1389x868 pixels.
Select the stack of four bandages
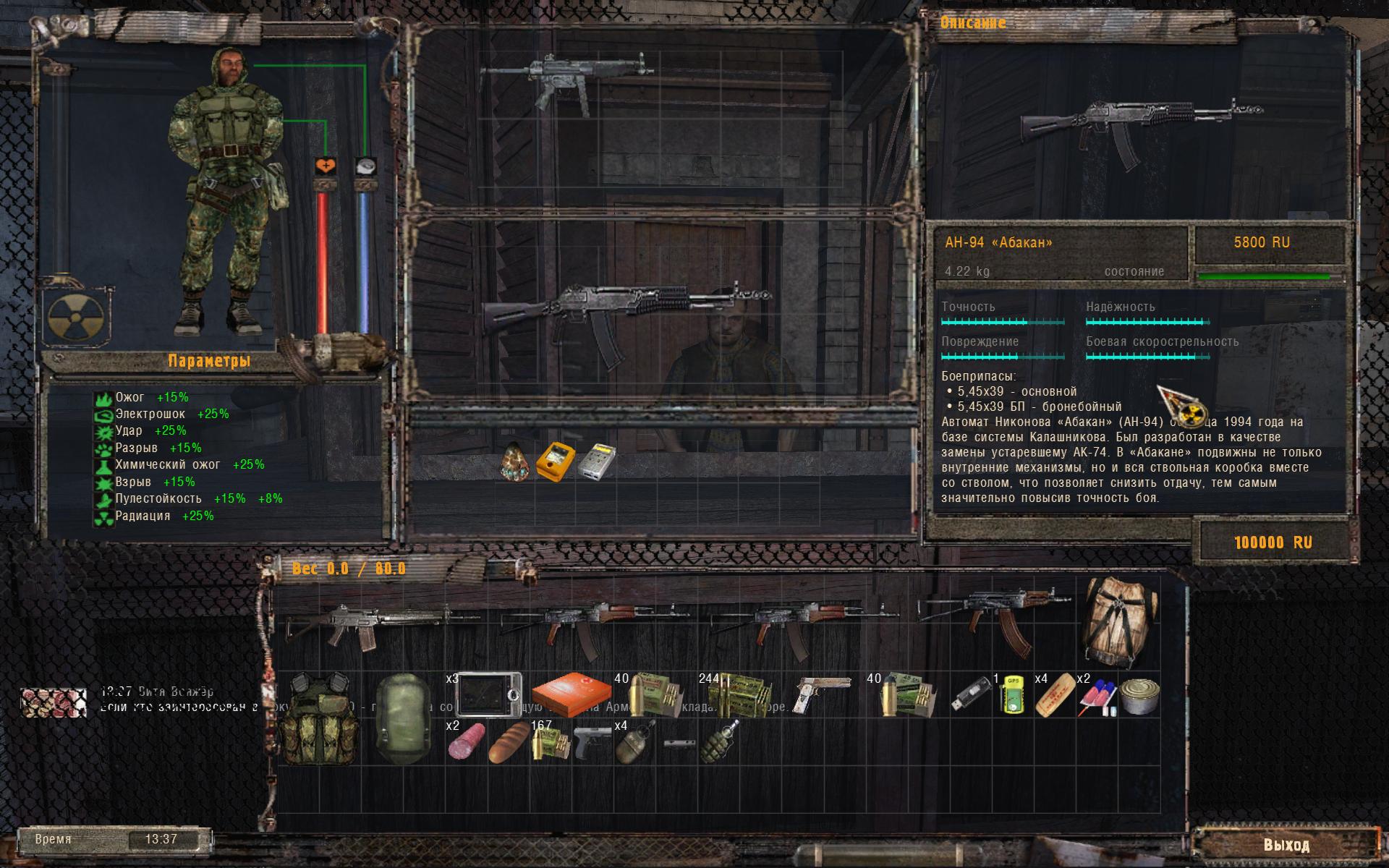click(x=1053, y=696)
